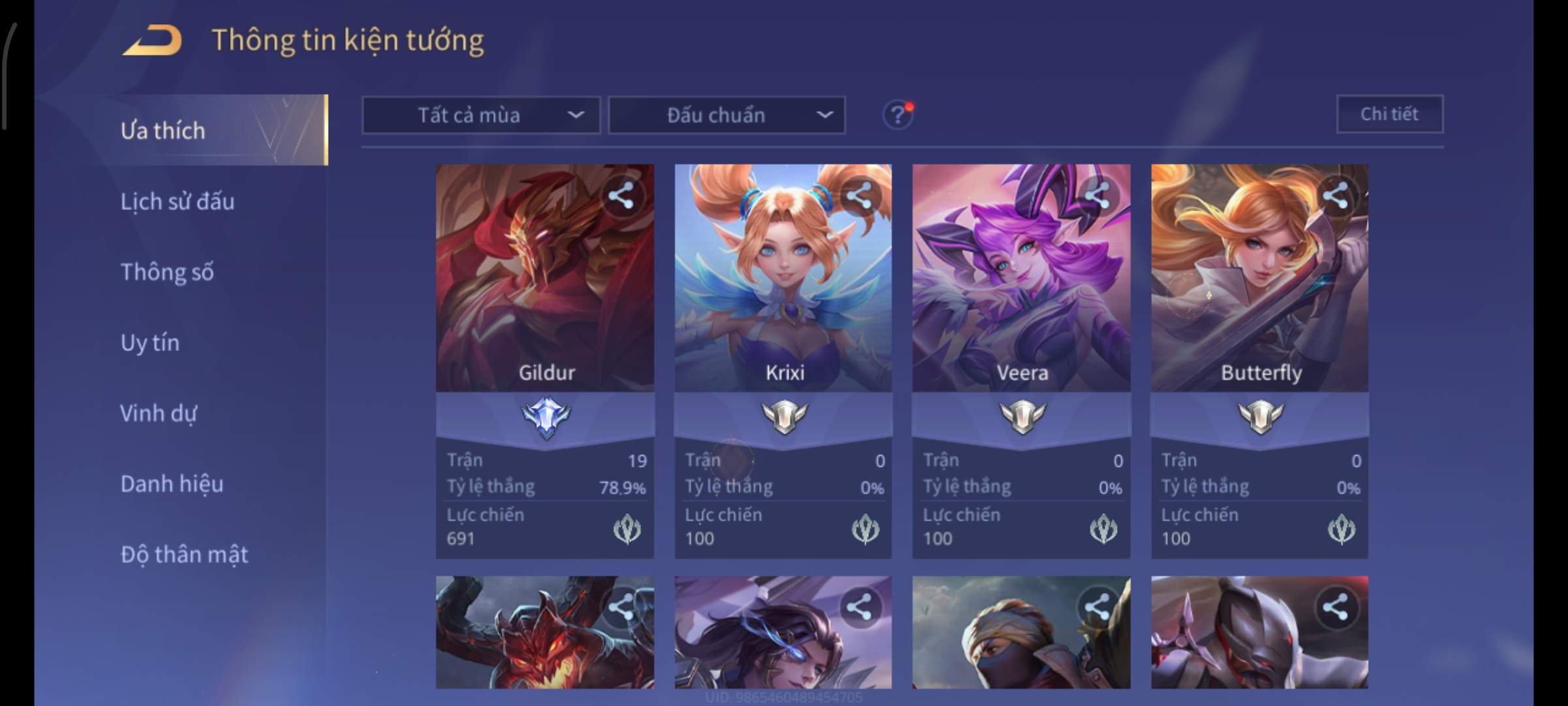Open the Tất cả mùa season dropdown
Image resolution: width=1568 pixels, height=706 pixels.
tap(481, 116)
